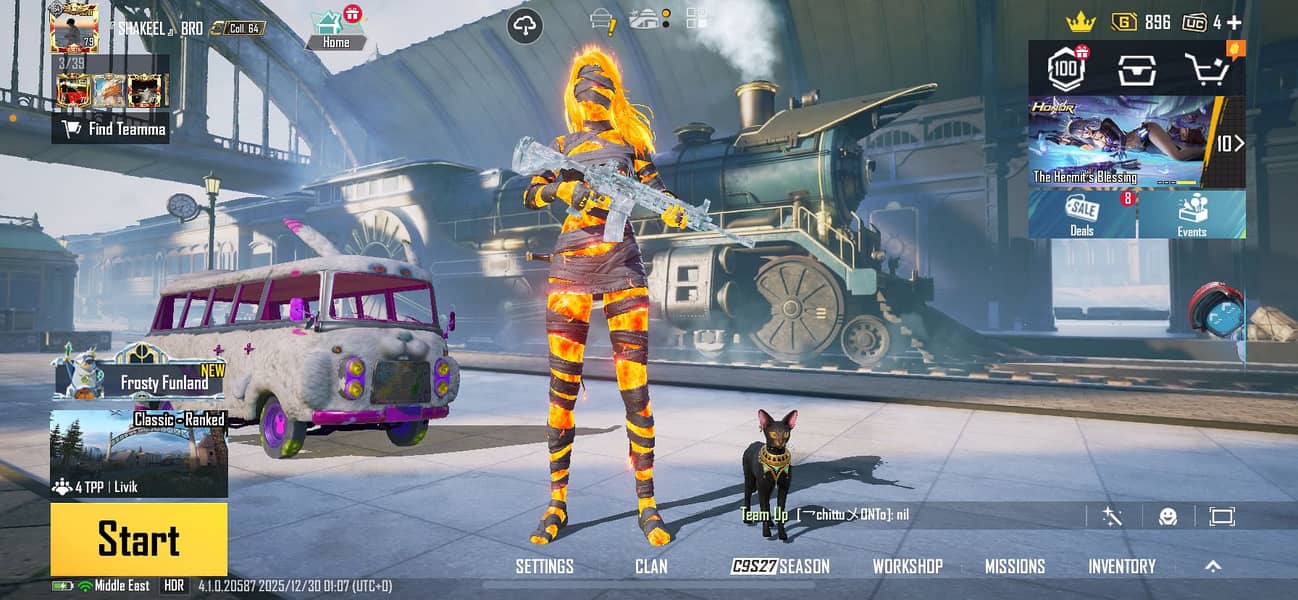The width and height of the screenshot is (1298, 600).
Task: Open the C9S27 Season page
Action: tap(781, 566)
